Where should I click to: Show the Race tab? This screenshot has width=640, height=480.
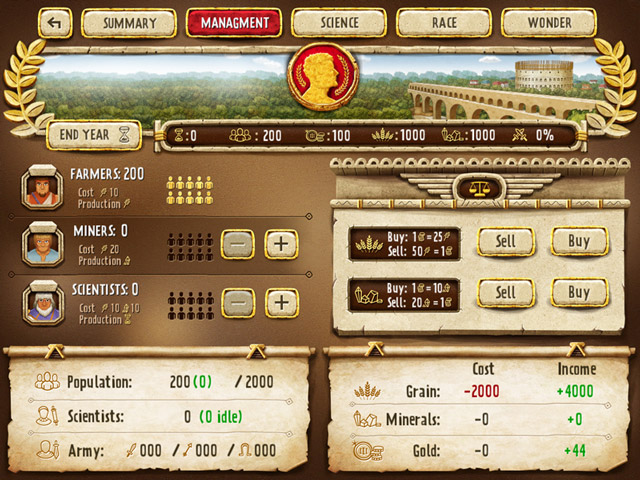point(444,23)
